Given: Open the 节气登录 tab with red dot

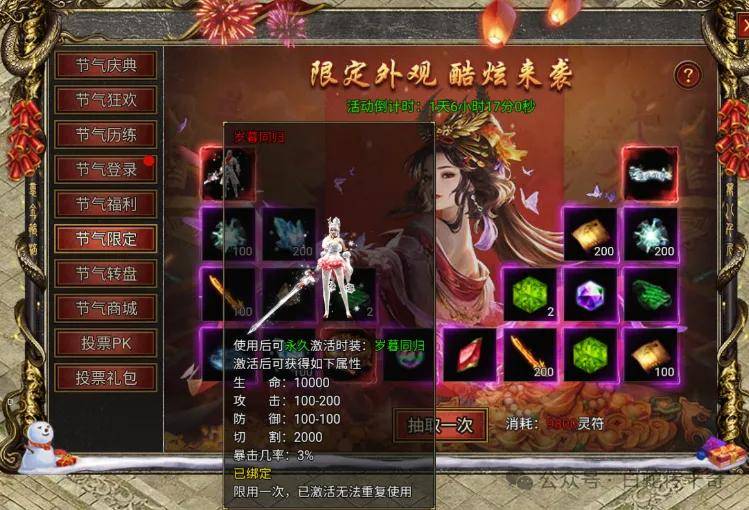Looking at the screenshot, I should 105,170.
